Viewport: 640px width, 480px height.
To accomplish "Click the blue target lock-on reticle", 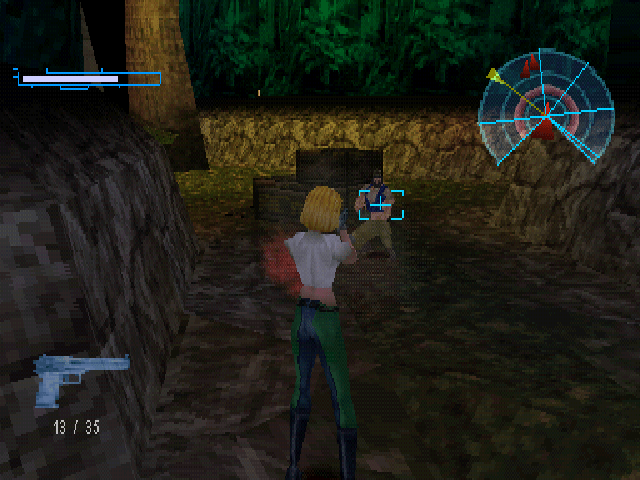I will [x=381, y=204].
